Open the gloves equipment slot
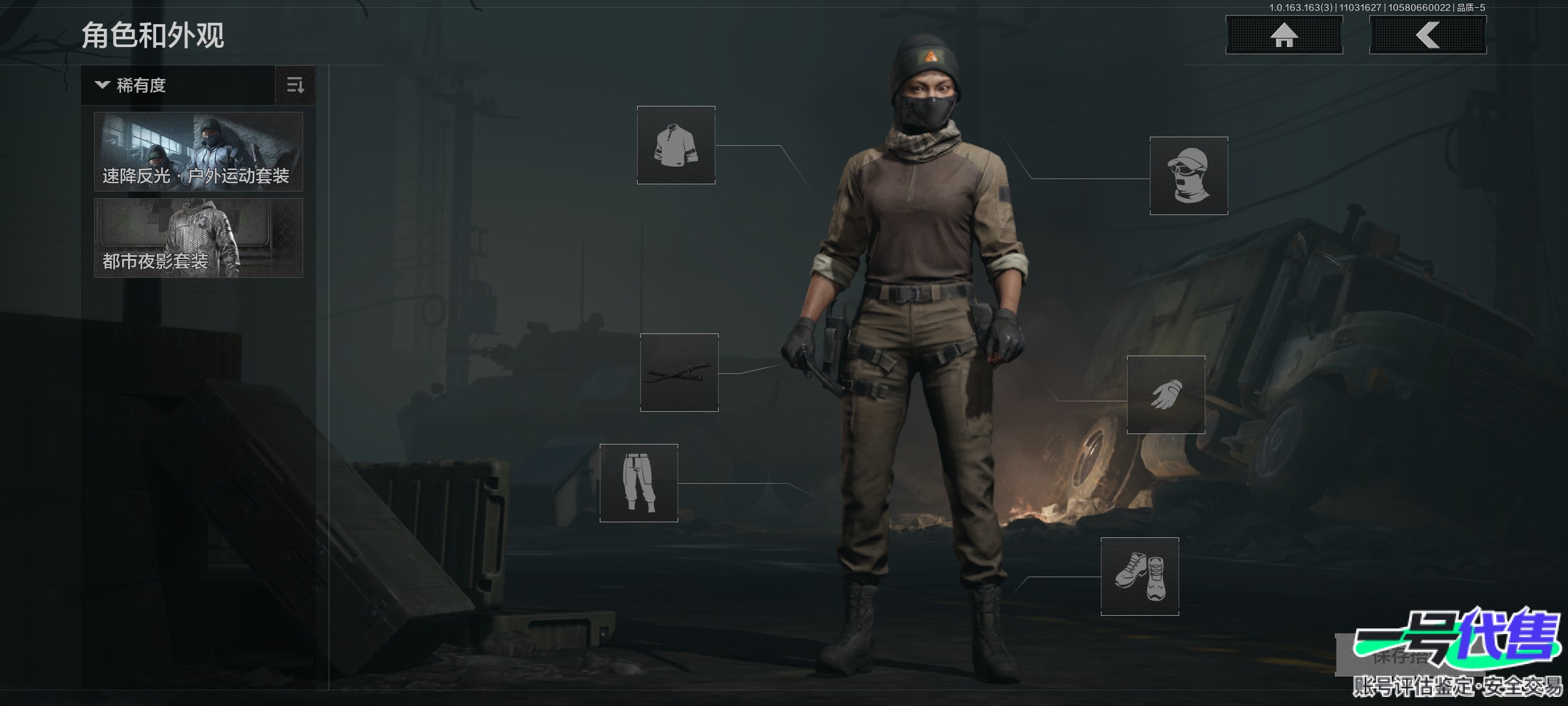 point(1166,395)
